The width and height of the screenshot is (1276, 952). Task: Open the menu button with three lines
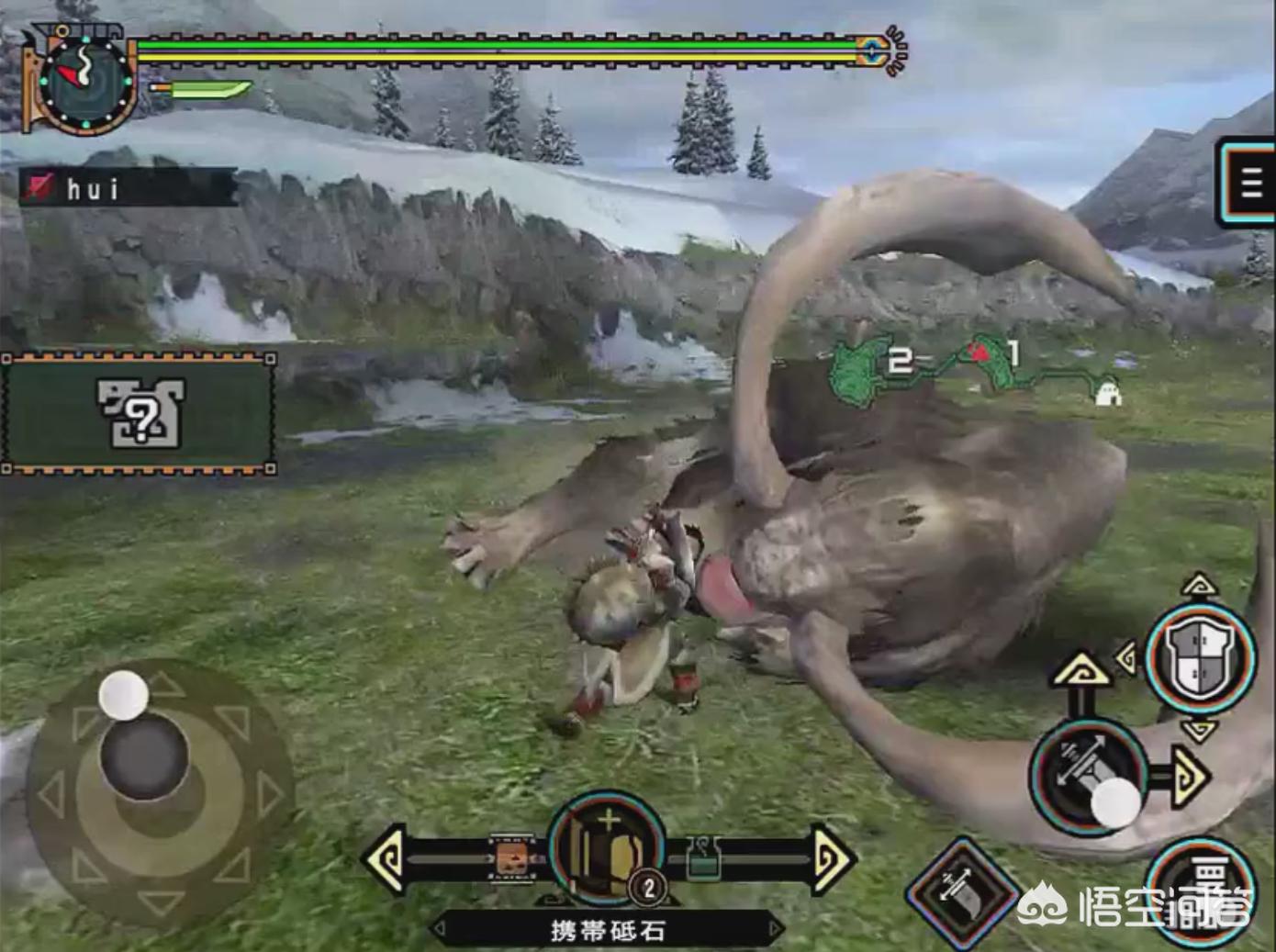[x=1248, y=185]
